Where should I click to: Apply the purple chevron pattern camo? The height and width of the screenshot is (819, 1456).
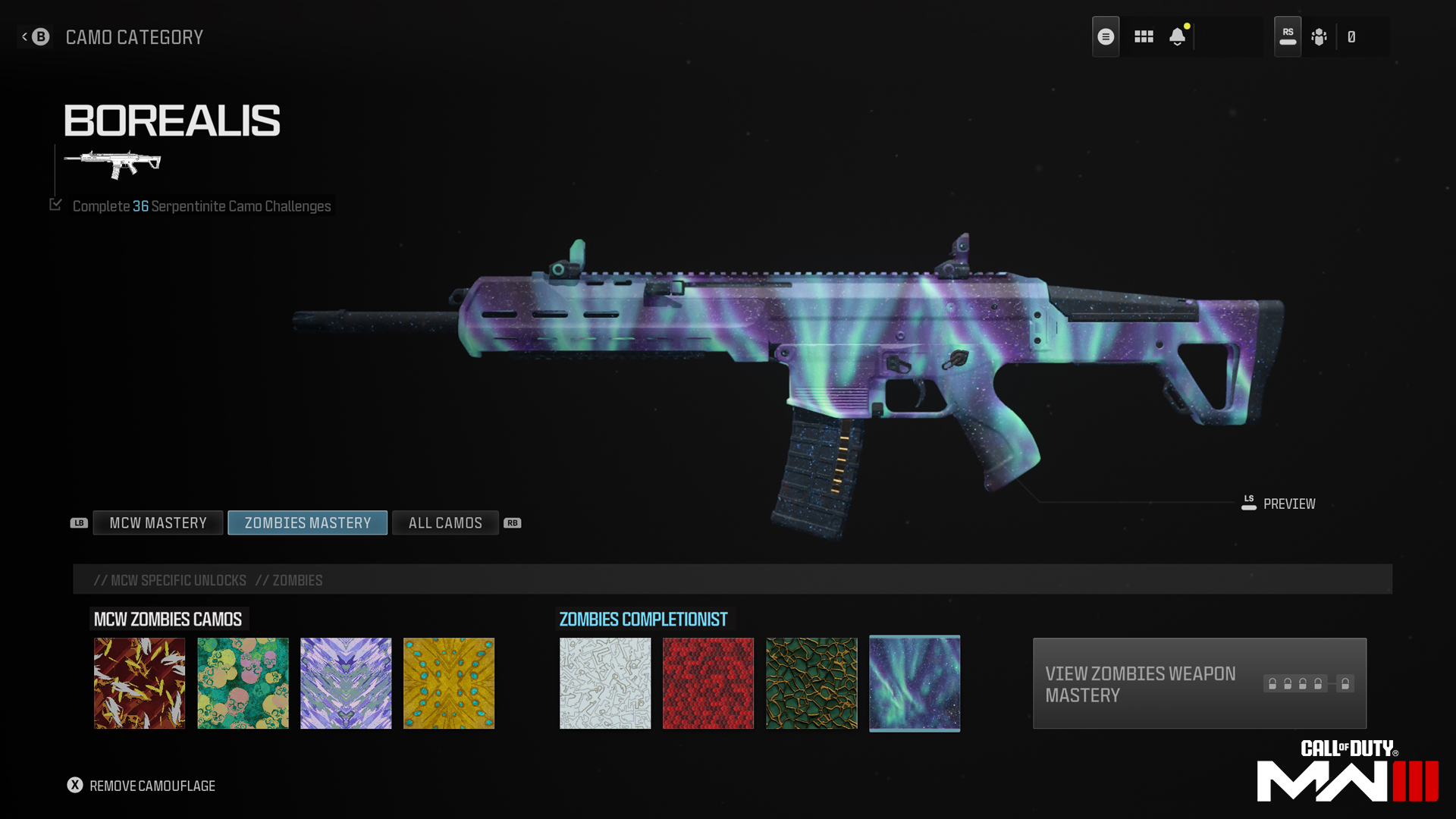(346, 683)
